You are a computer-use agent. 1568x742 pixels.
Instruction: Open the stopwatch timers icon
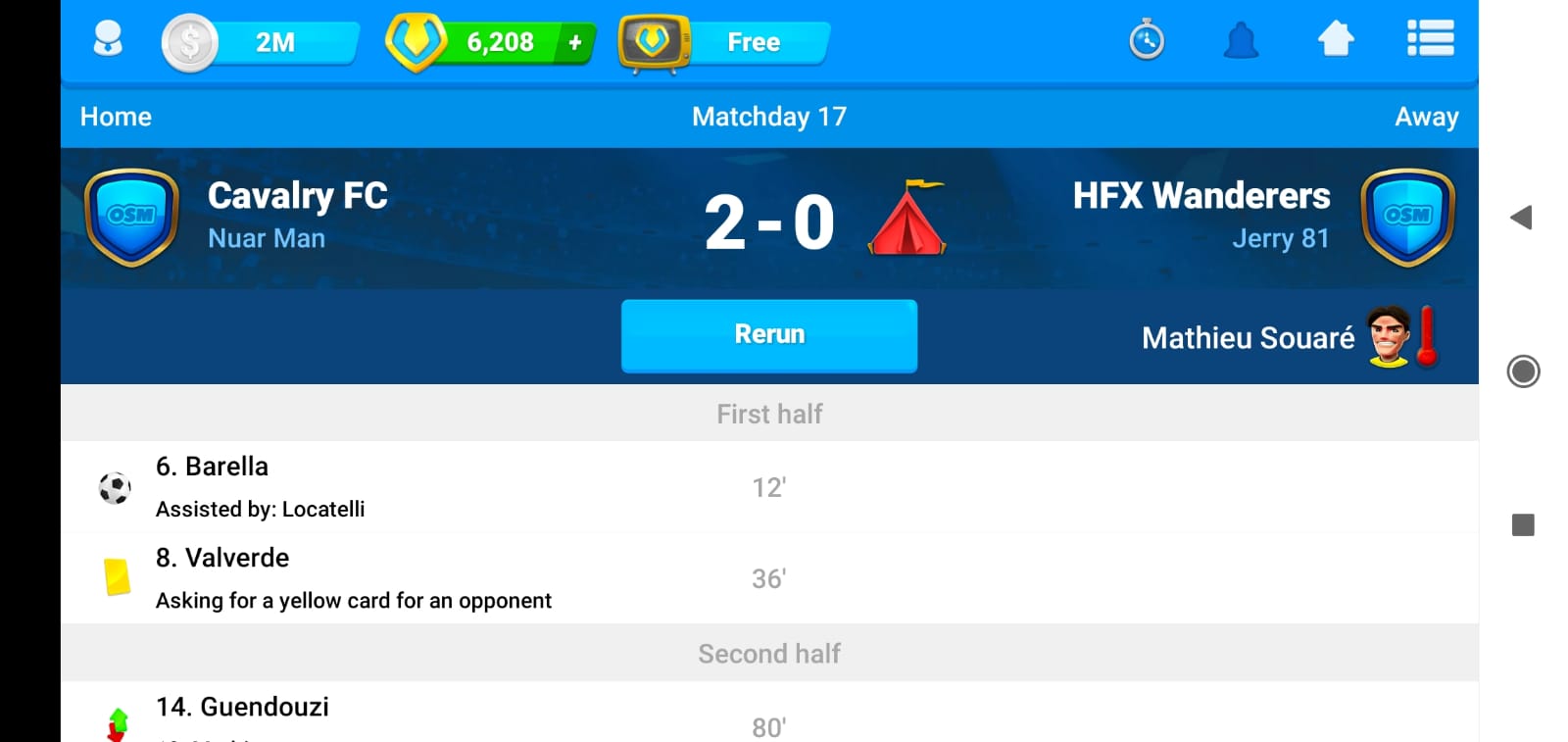(x=1147, y=41)
